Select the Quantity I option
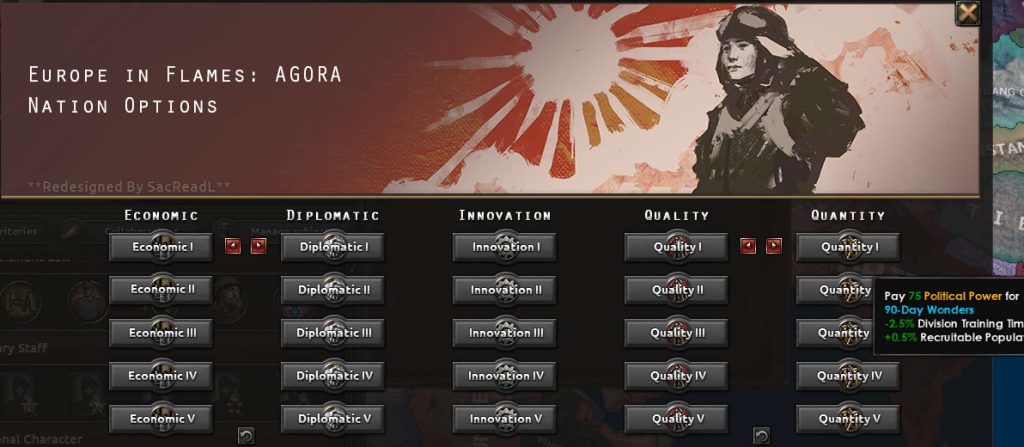Image resolution: width=1024 pixels, height=447 pixels. coord(849,247)
